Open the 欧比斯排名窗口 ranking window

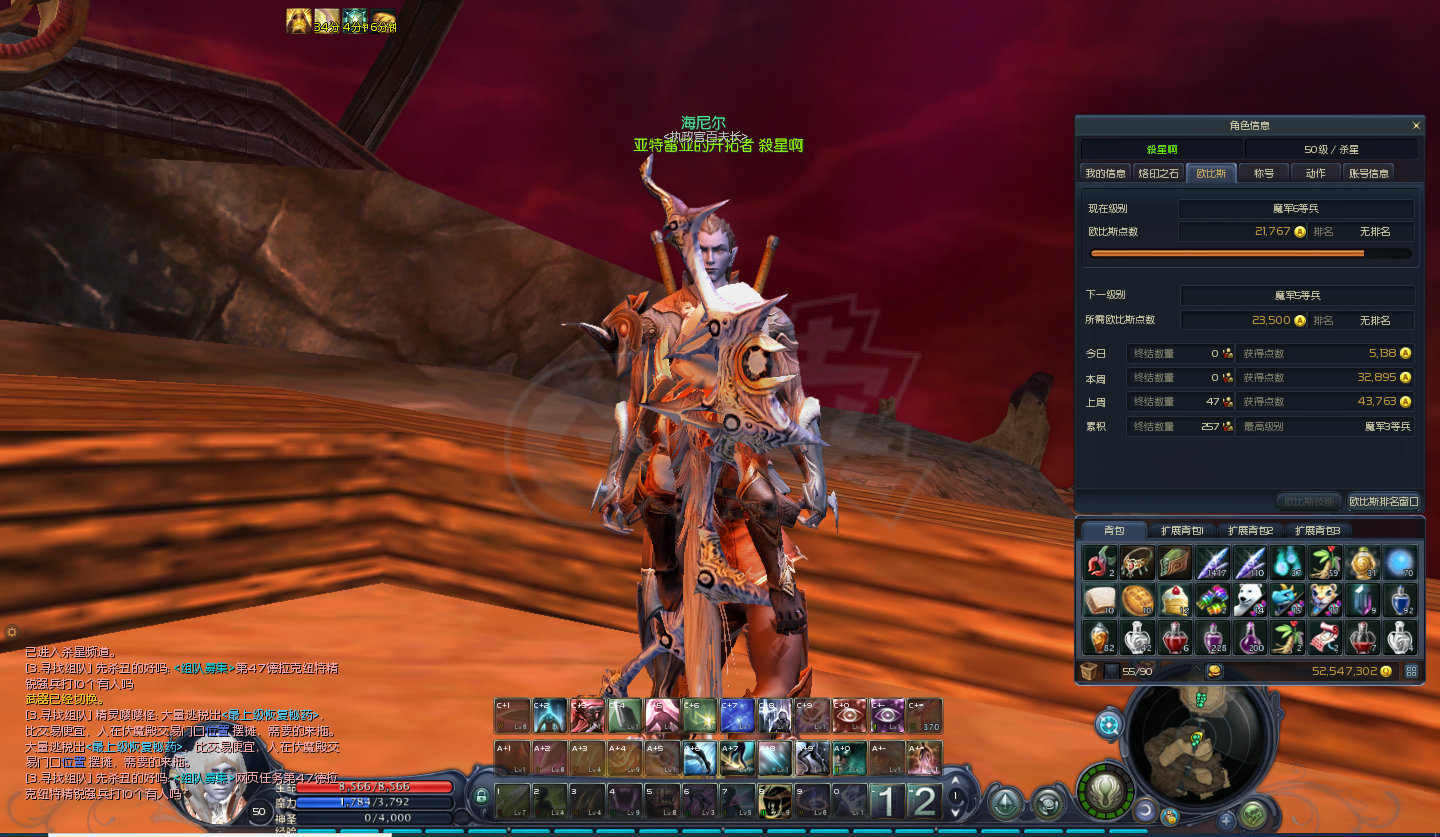tap(1383, 501)
